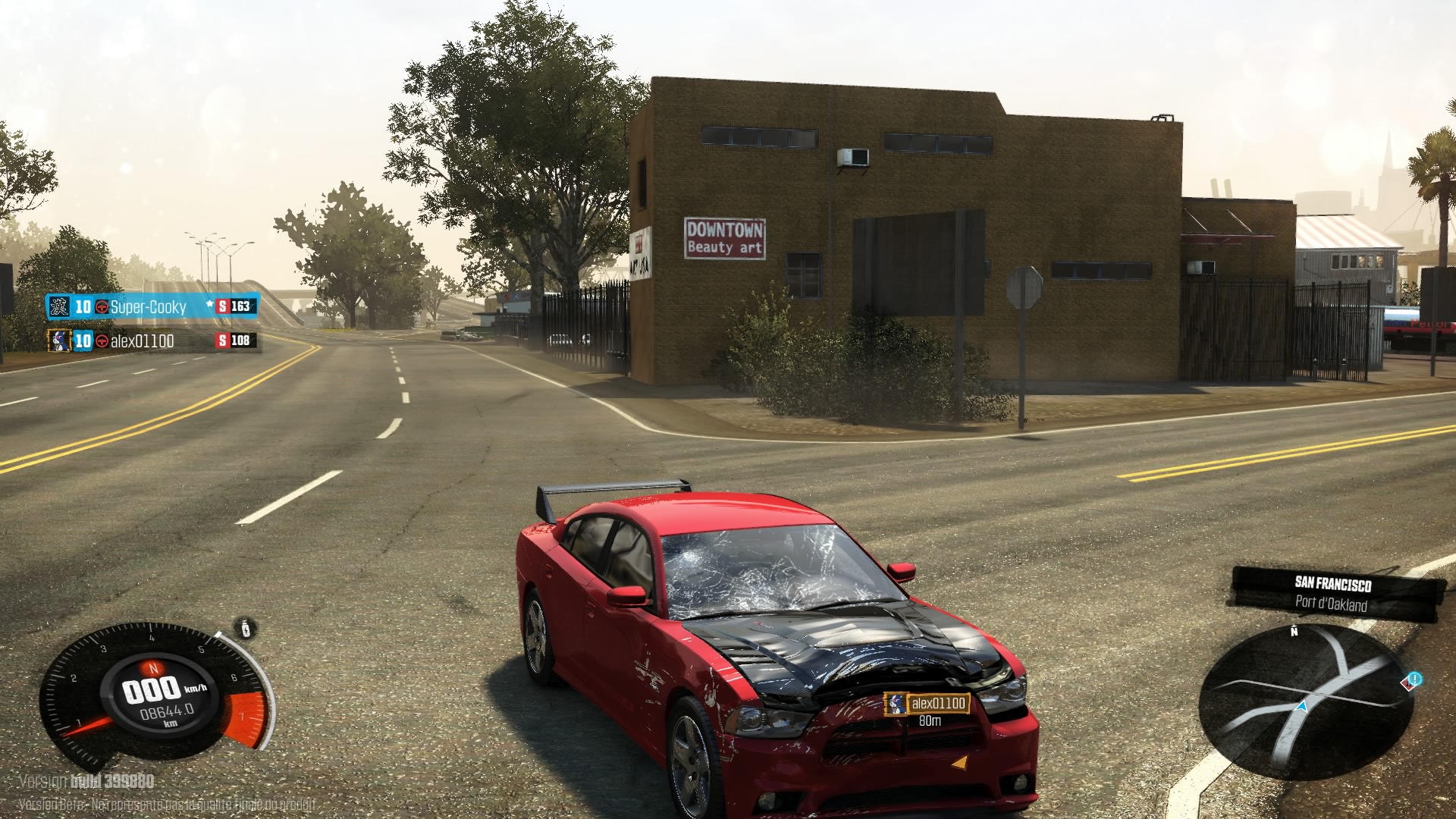The image size is (1456, 819).
Task: Select Super-Cooky in the crew player list
Action: coord(149,306)
